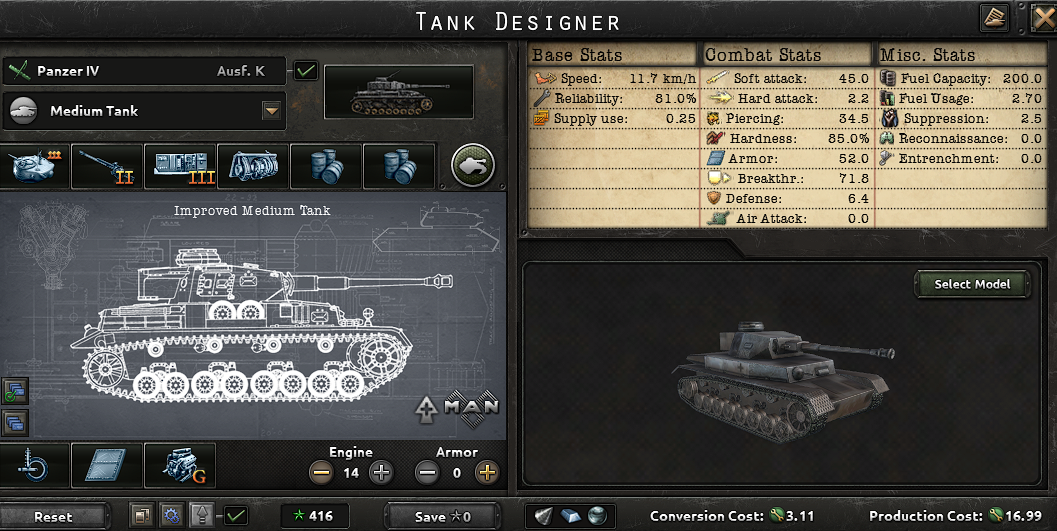Increase the Armor level

point(487,473)
